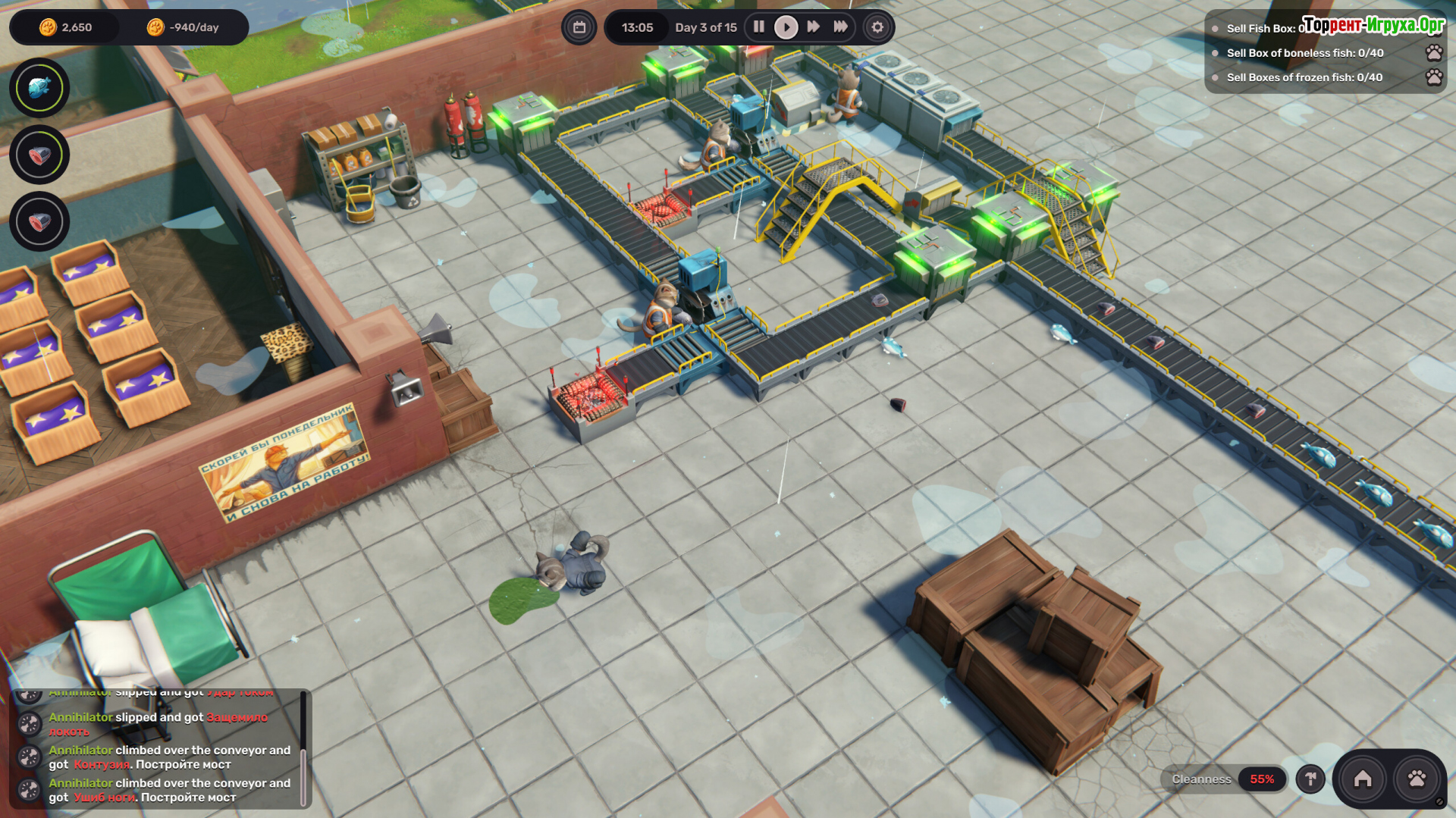Click the house icon button
This screenshot has width=1456, height=818.
pyautogui.click(x=1363, y=779)
